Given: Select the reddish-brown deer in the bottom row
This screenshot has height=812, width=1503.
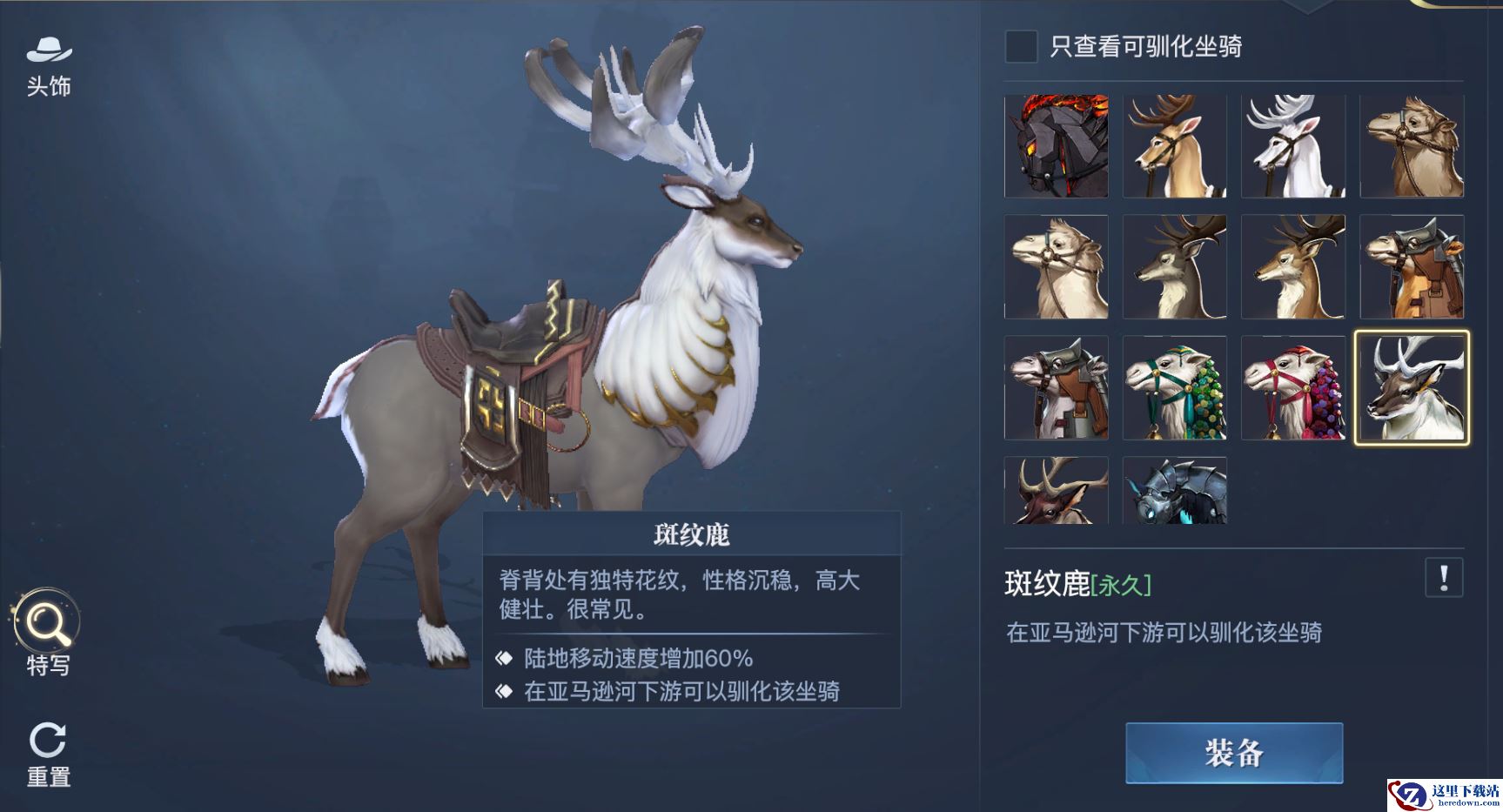Looking at the screenshot, I should point(1057,491).
